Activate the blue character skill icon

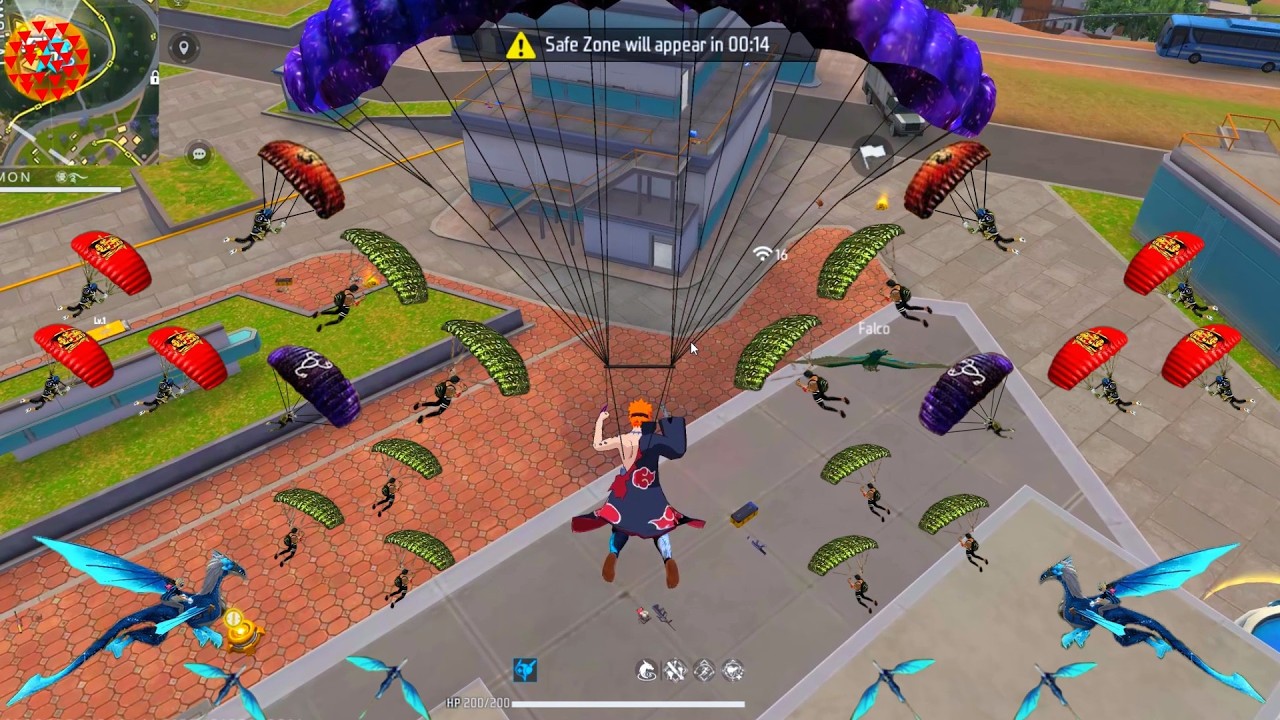525,670
